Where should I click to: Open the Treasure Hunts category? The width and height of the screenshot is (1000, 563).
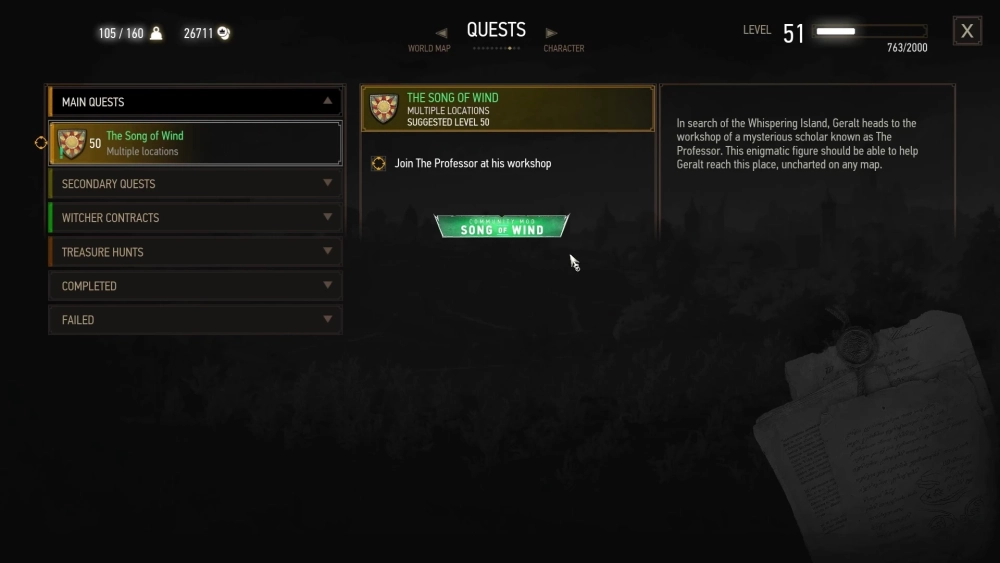(x=195, y=252)
